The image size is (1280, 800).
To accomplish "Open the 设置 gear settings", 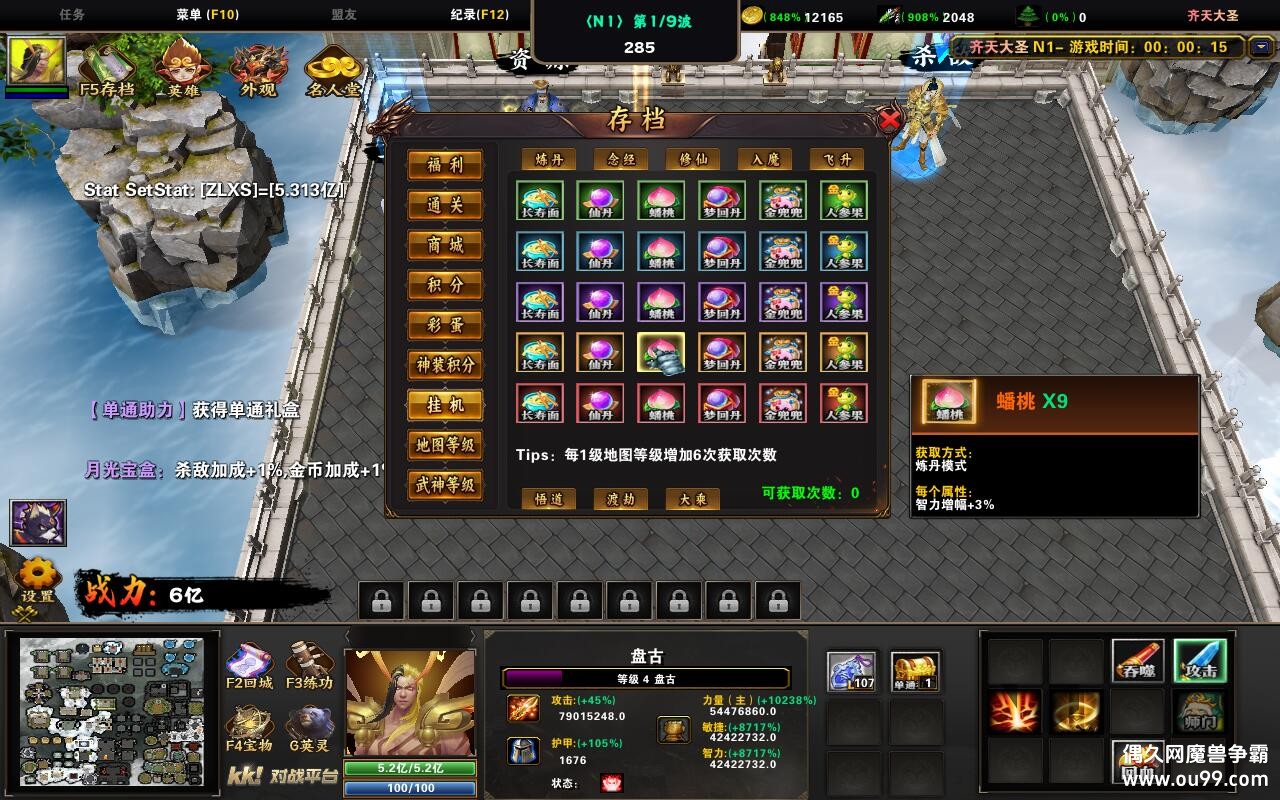I will tap(39, 580).
